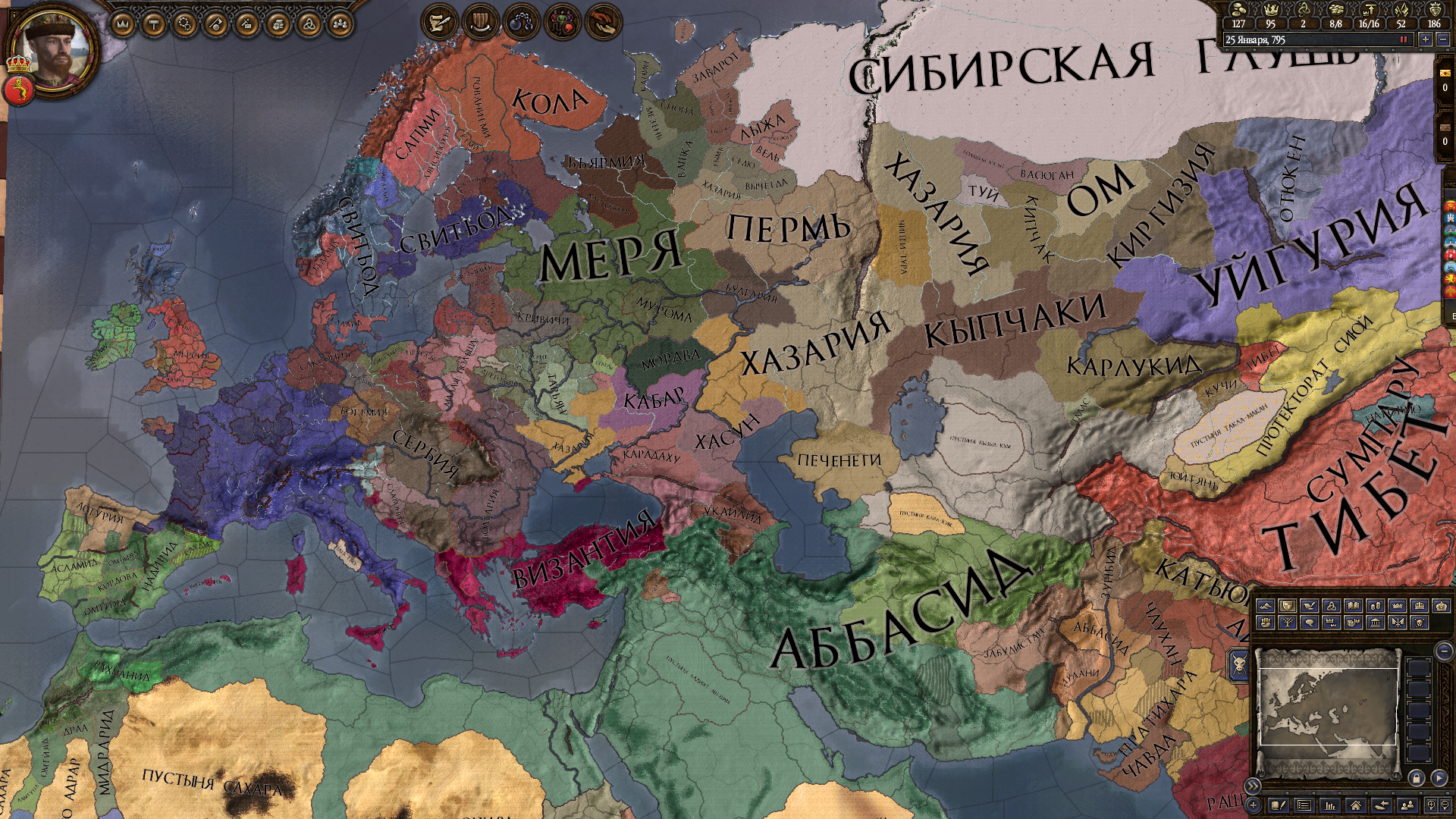The height and width of the screenshot is (819, 1456).
Task: Unpause the game with the pause button
Action: point(1403,40)
